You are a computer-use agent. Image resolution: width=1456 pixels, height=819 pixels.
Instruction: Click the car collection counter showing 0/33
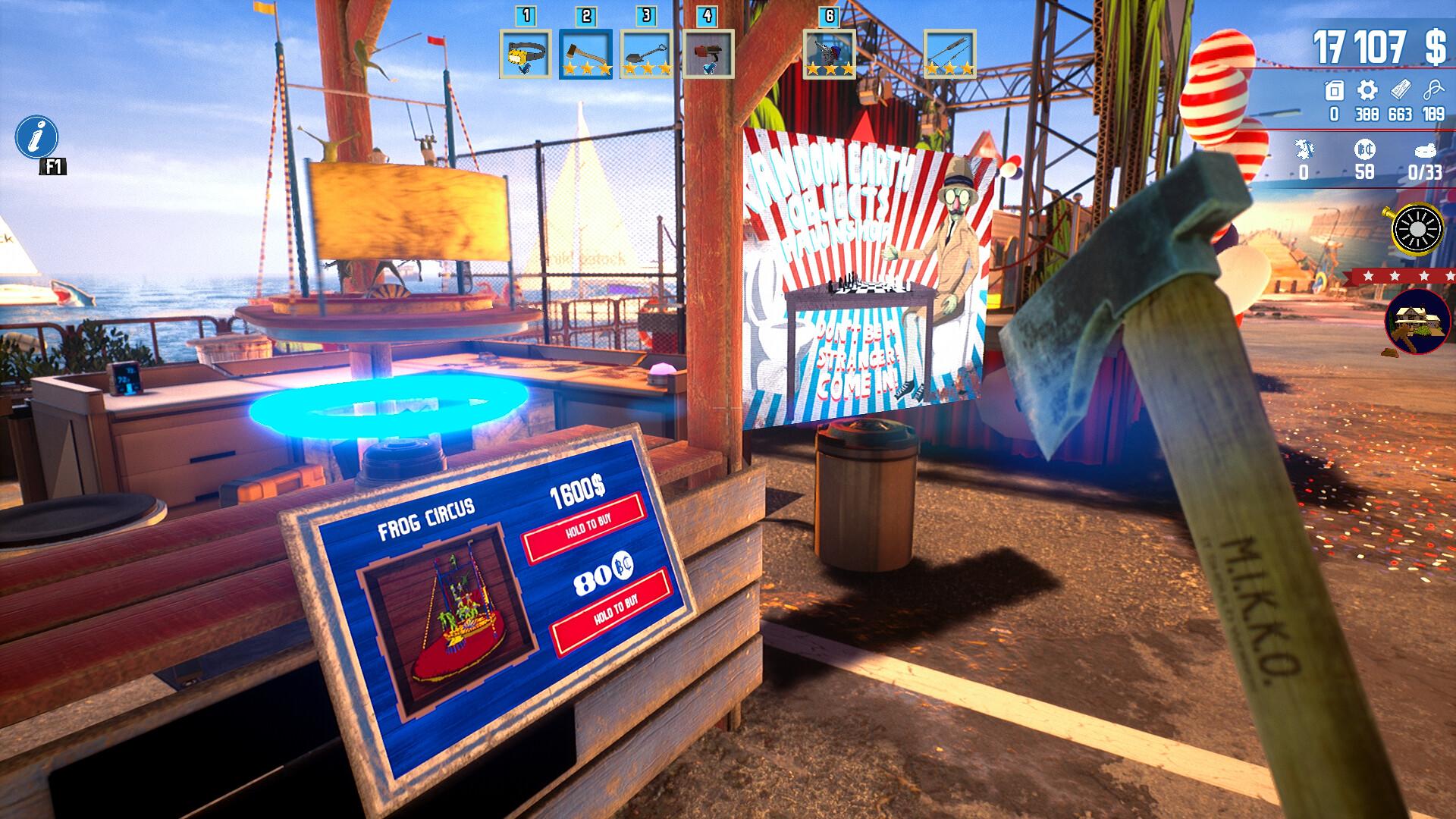pos(1425,149)
